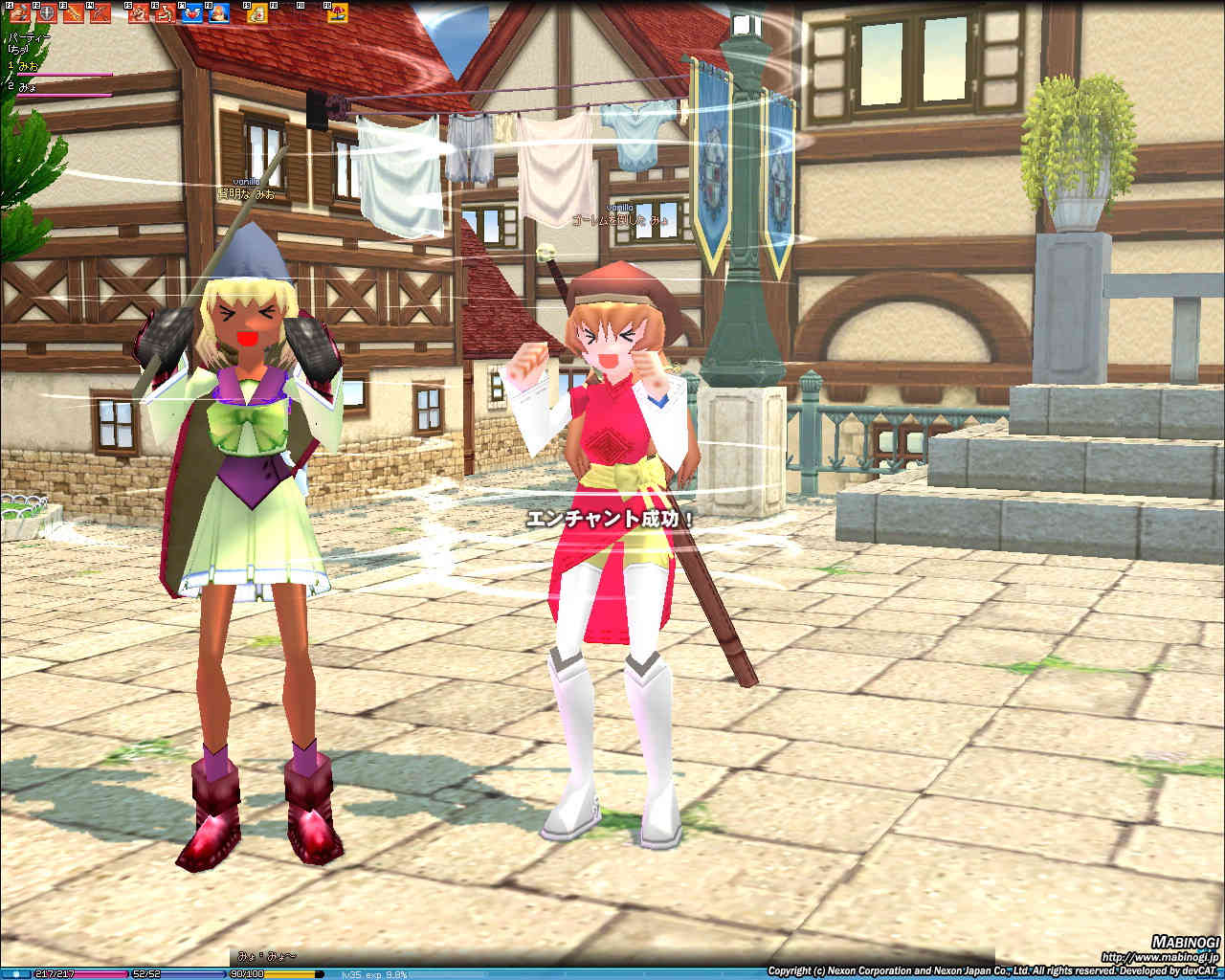1225x980 pixels.
Task: Click the blue red-haired face icon
Action: (219, 12)
